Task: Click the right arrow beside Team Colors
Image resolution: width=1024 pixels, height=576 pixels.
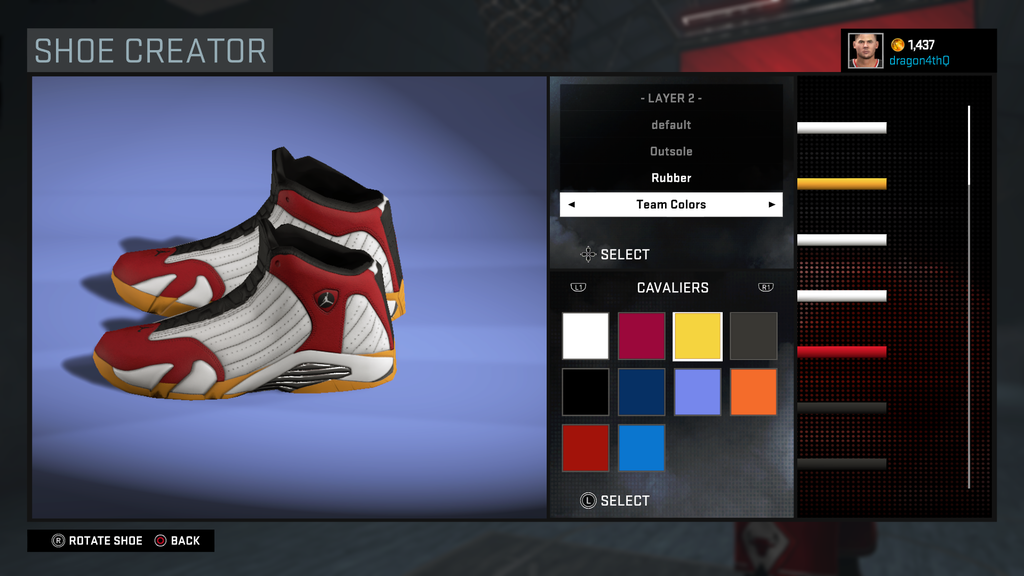Action: 771,205
